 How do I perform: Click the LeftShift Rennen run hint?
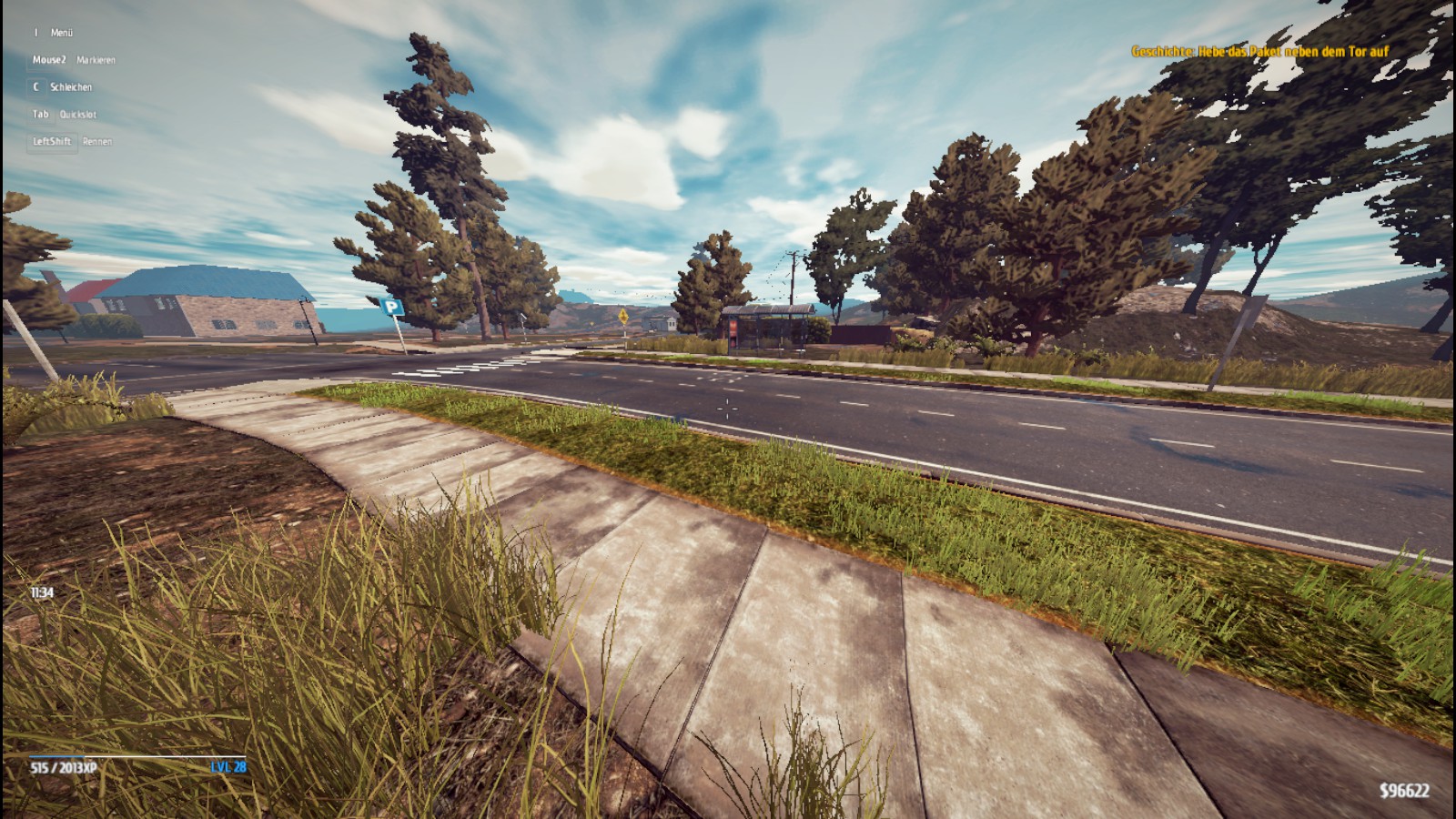pos(71,142)
